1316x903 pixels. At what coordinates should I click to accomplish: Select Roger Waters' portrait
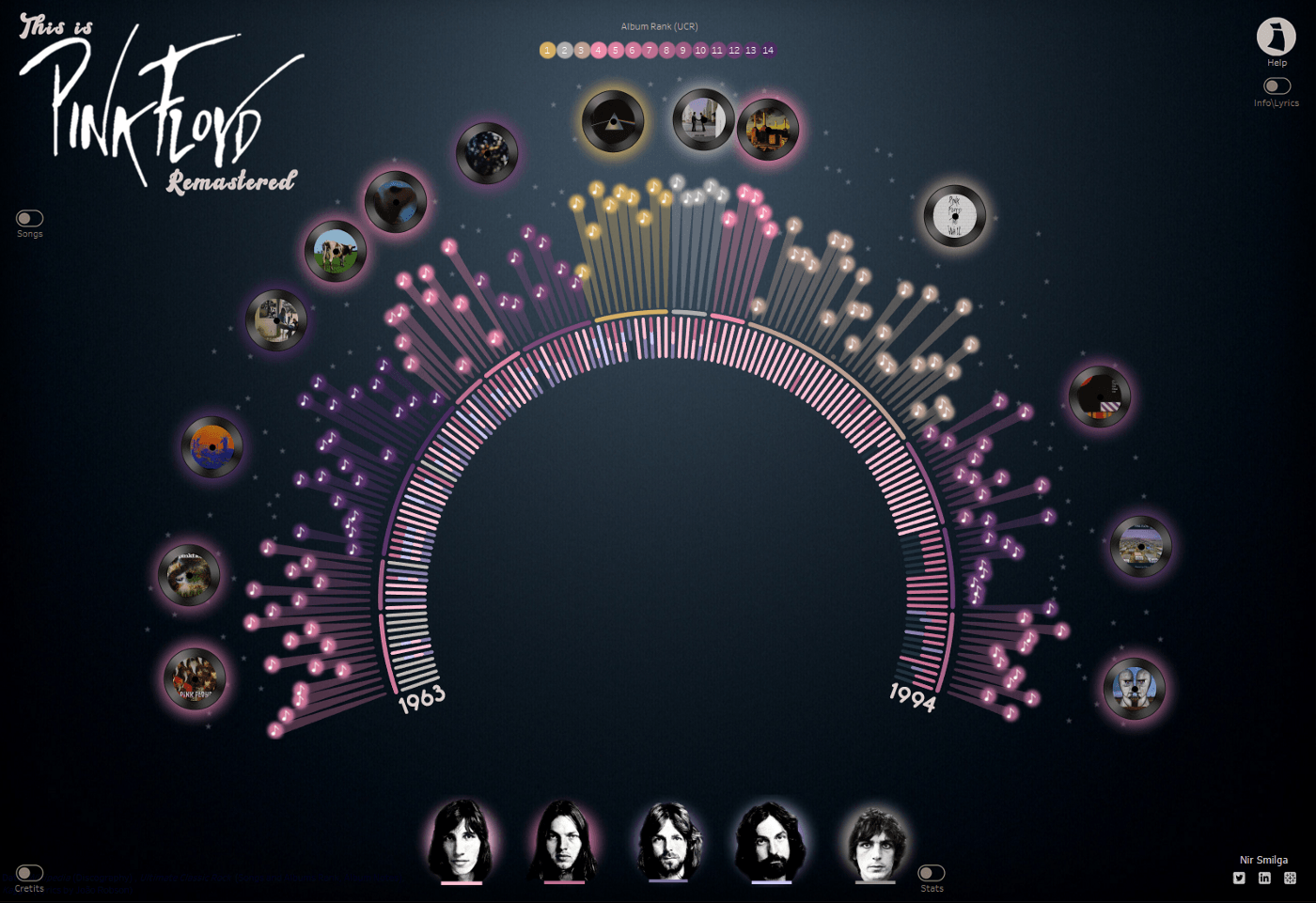462,841
